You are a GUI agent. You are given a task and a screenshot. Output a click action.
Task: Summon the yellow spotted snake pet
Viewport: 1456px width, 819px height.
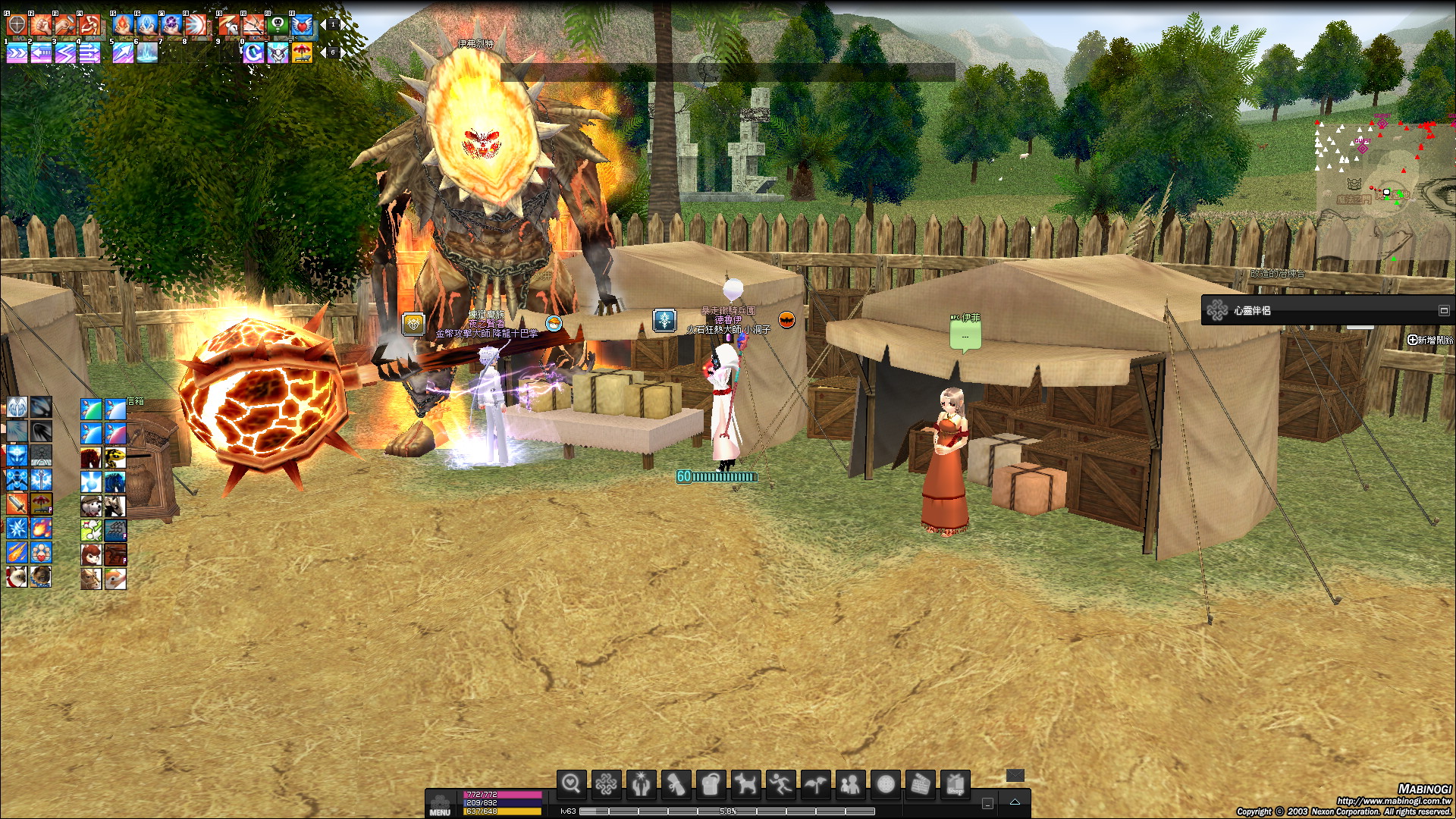click(x=115, y=457)
